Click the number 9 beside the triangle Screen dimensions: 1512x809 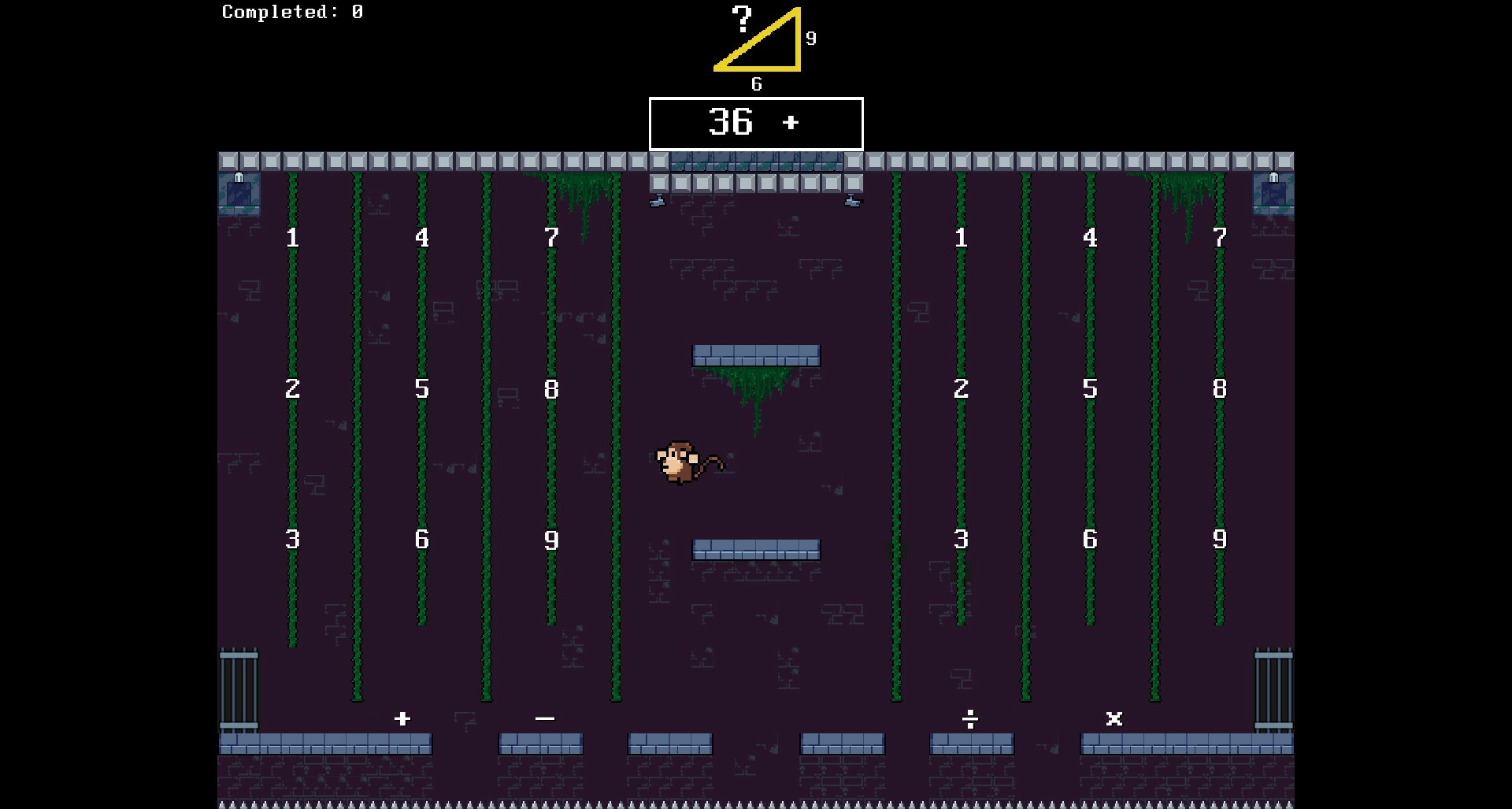pyautogui.click(x=810, y=36)
